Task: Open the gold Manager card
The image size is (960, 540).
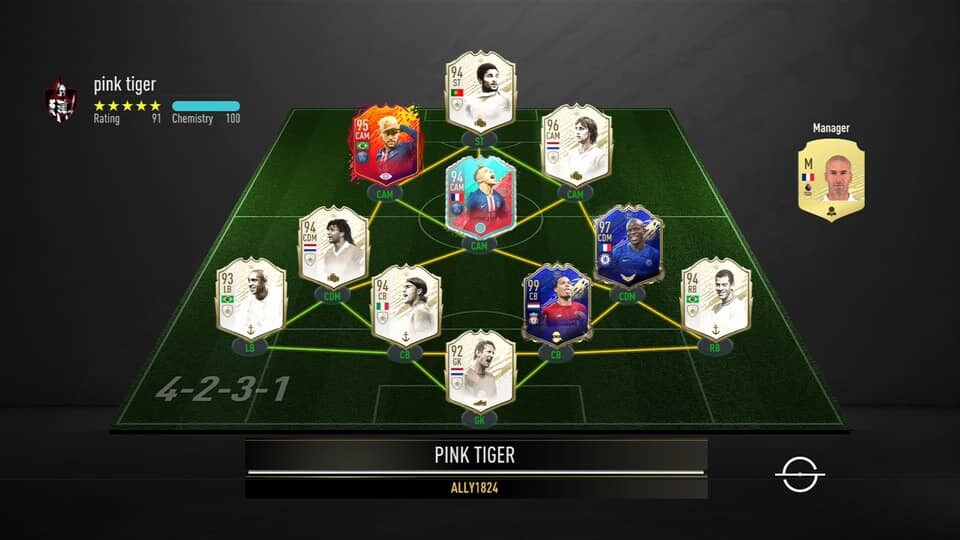Action: [831, 179]
